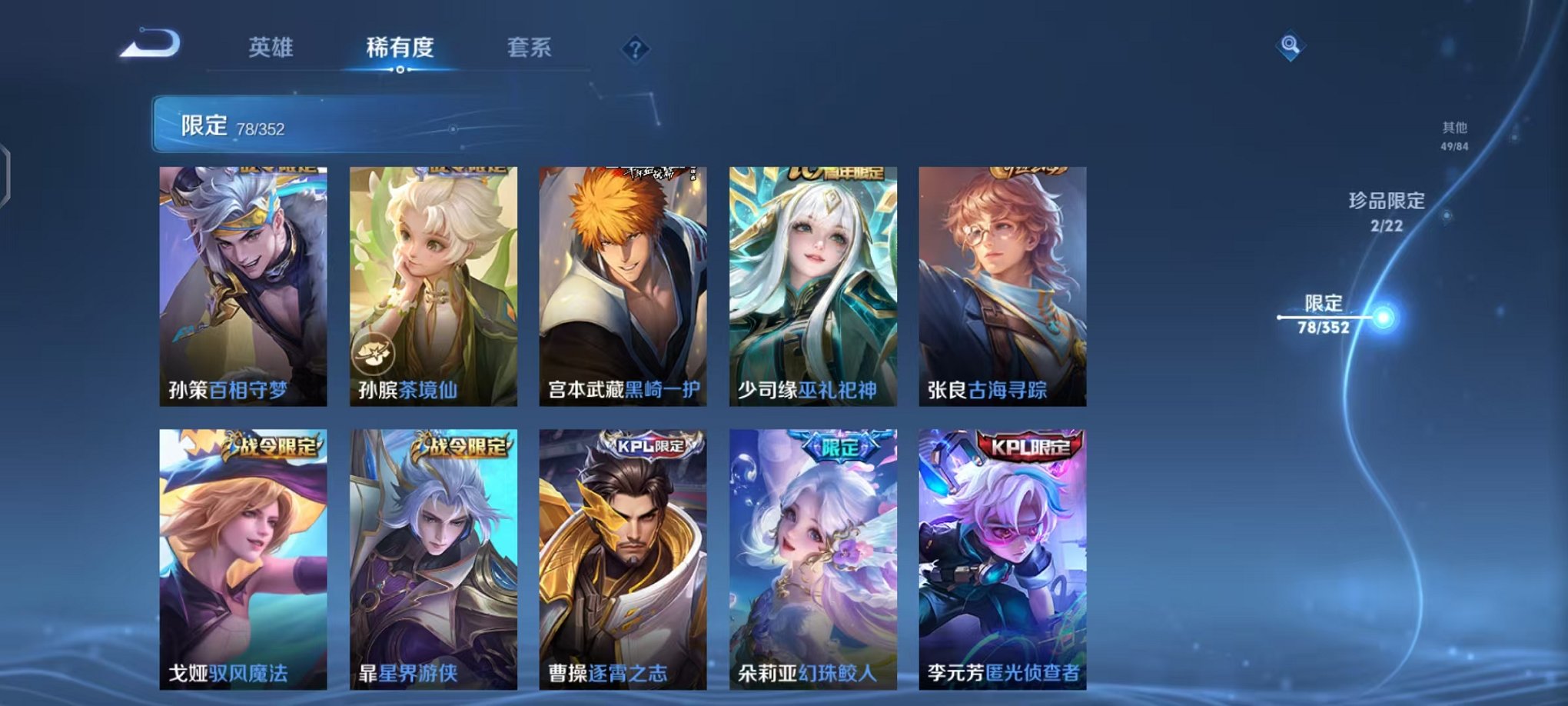This screenshot has width=1568, height=706.
Task: Reselect the 稀有度 tab
Action: [399, 48]
